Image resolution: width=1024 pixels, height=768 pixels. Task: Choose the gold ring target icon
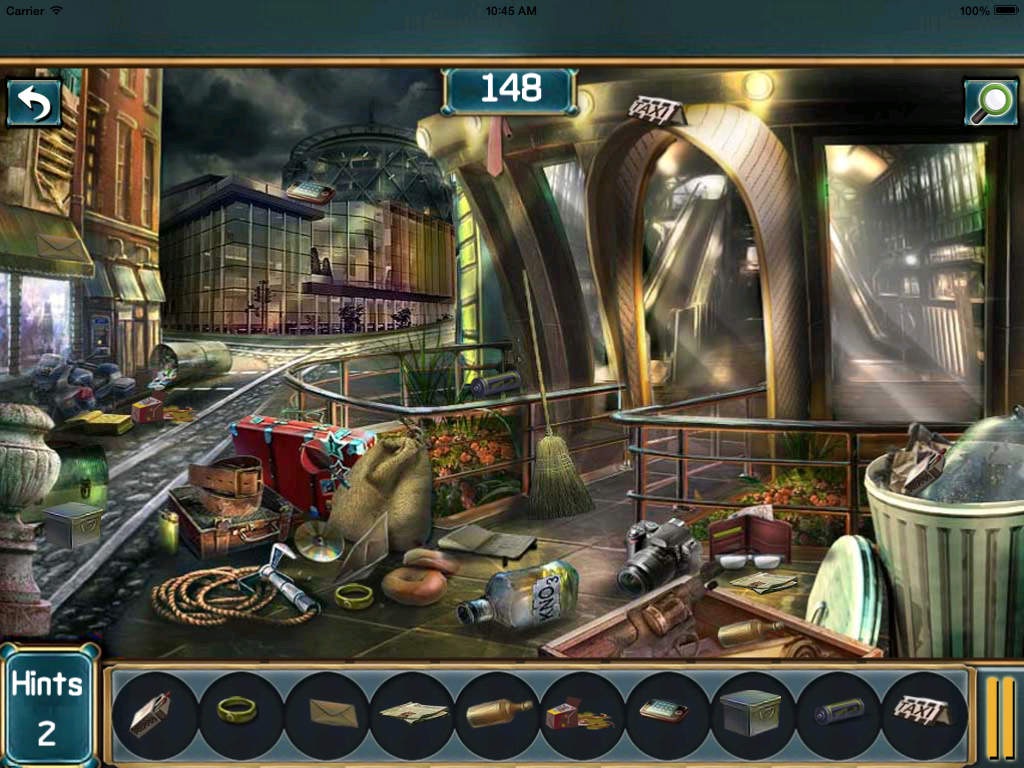pos(238,712)
